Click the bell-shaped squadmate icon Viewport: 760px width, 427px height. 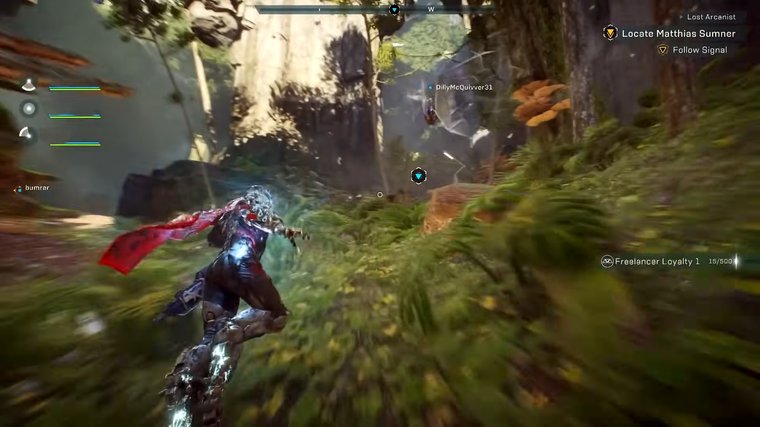[x=29, y=86]
